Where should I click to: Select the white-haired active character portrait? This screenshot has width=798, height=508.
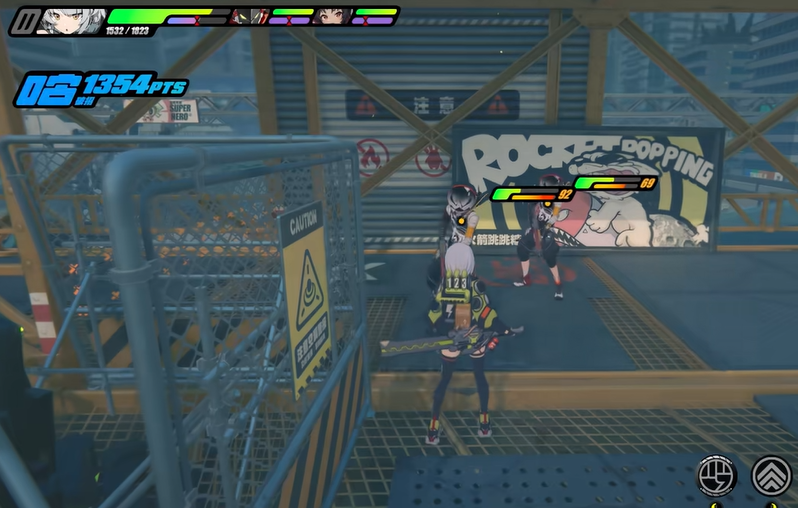pos(68,19)
